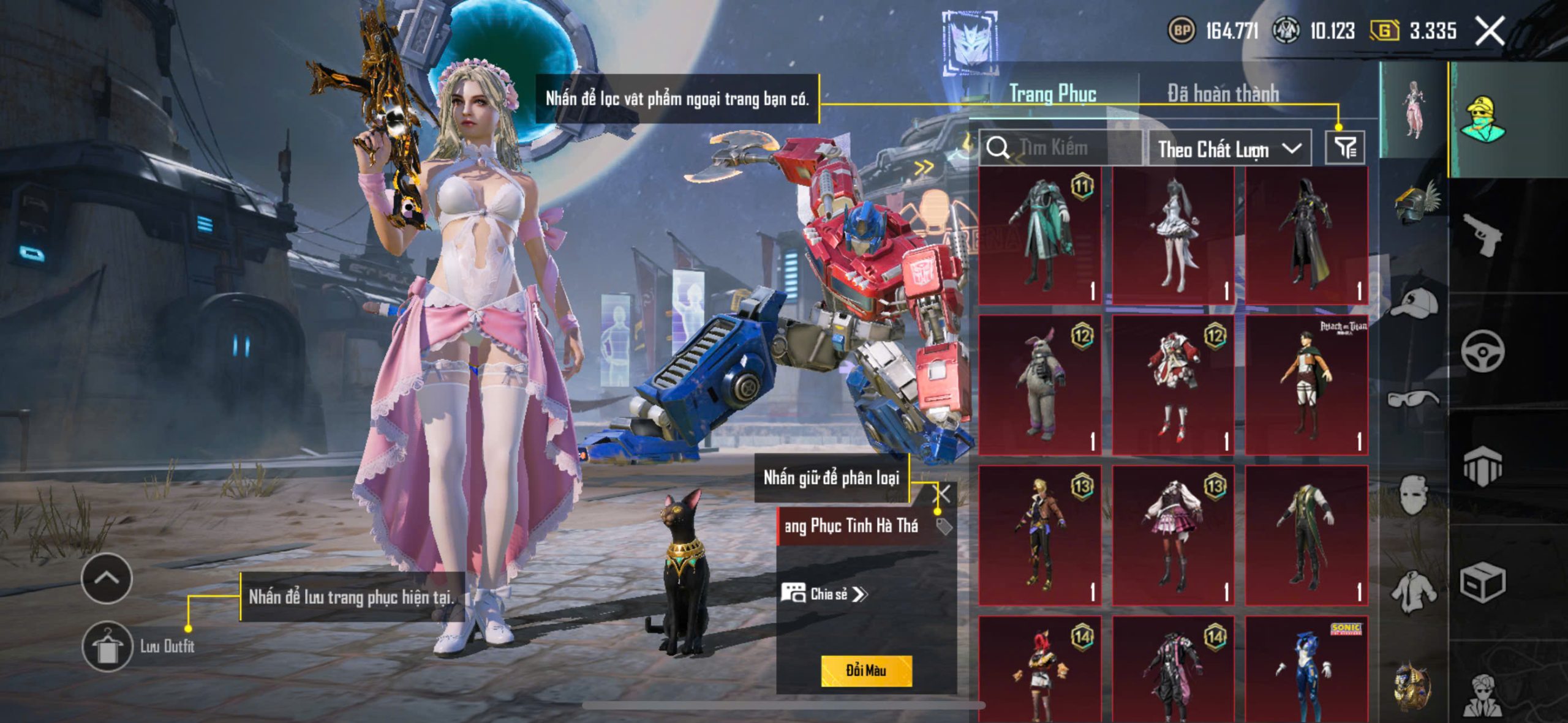Share the outfit via Chia sẻ
The width and height of the screenshot is (1568, 723).
coord(824,594)
